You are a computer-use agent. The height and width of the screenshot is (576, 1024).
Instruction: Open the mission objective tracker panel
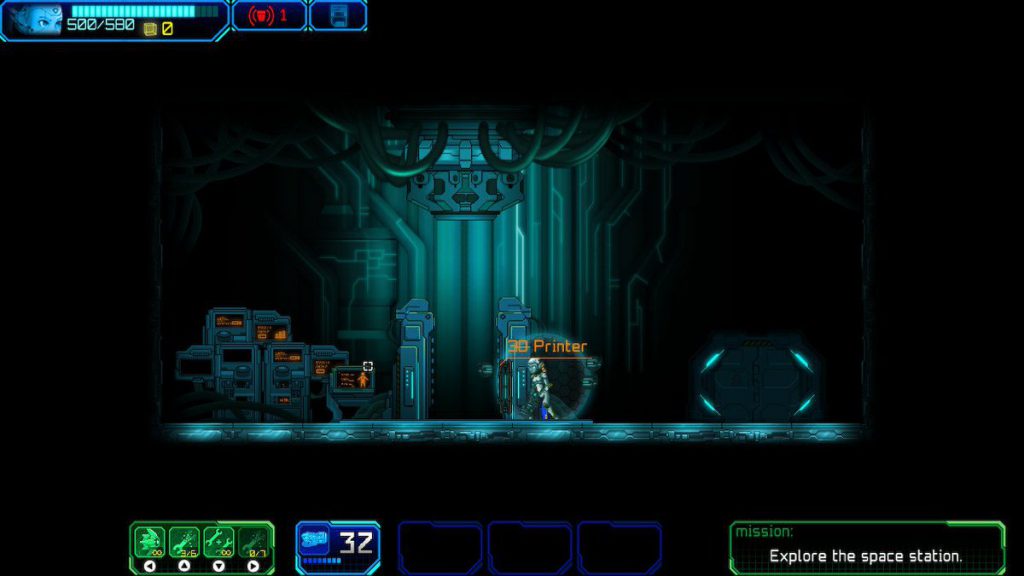click(x=866, y=547)
